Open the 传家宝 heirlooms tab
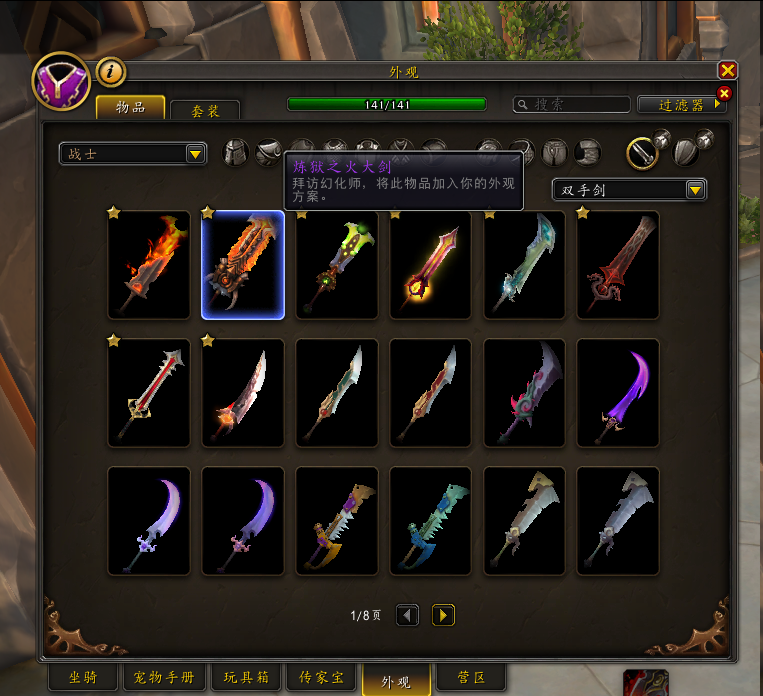Image resolution: width=763 pixels, height=696 pixels. (x=321, y=678)
